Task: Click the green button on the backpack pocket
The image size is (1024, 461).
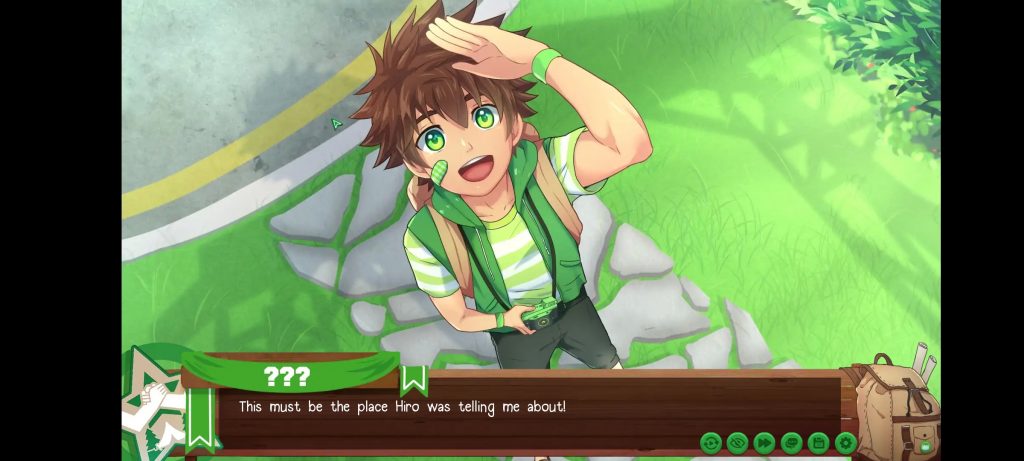Action: [x=925, y=445]
